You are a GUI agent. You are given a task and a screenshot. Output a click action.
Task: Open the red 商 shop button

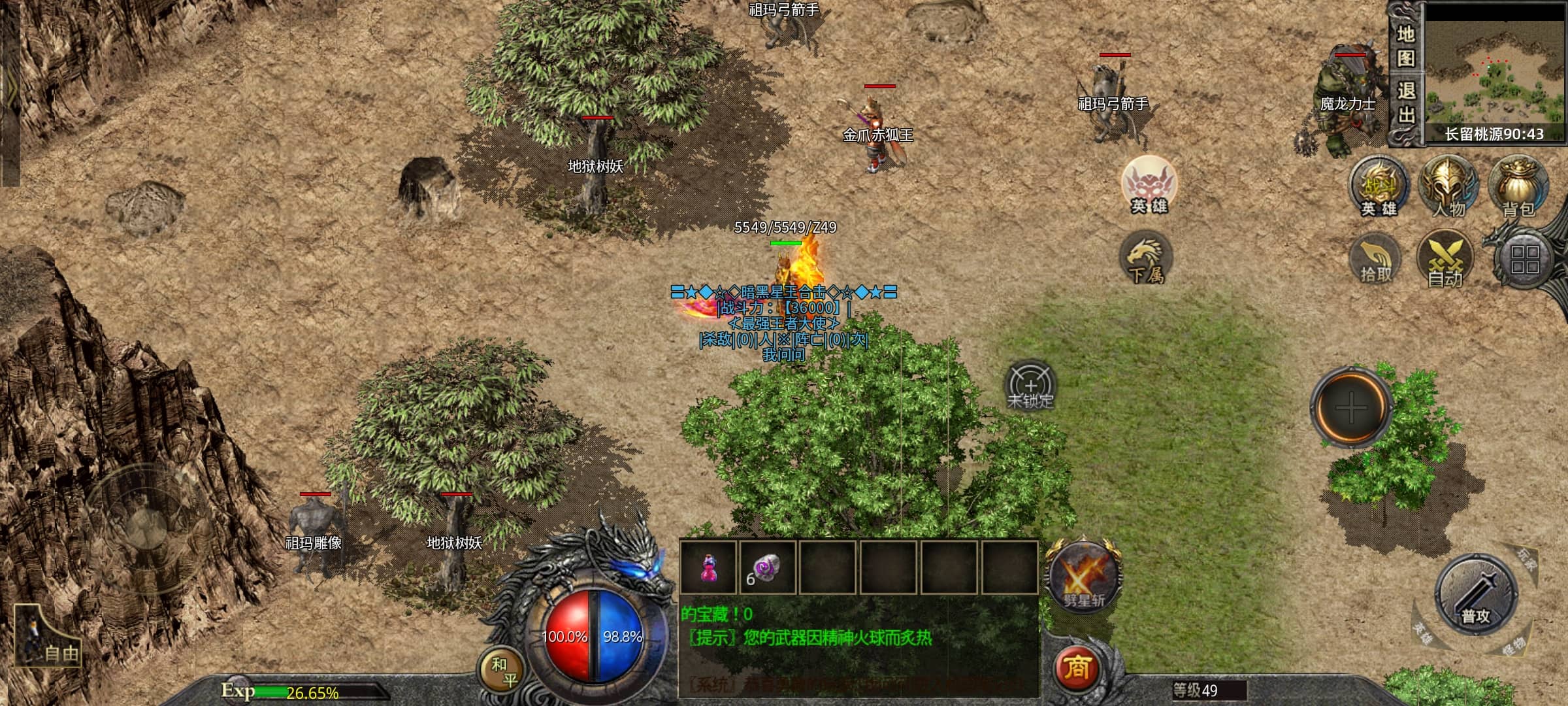(1077, 667)
